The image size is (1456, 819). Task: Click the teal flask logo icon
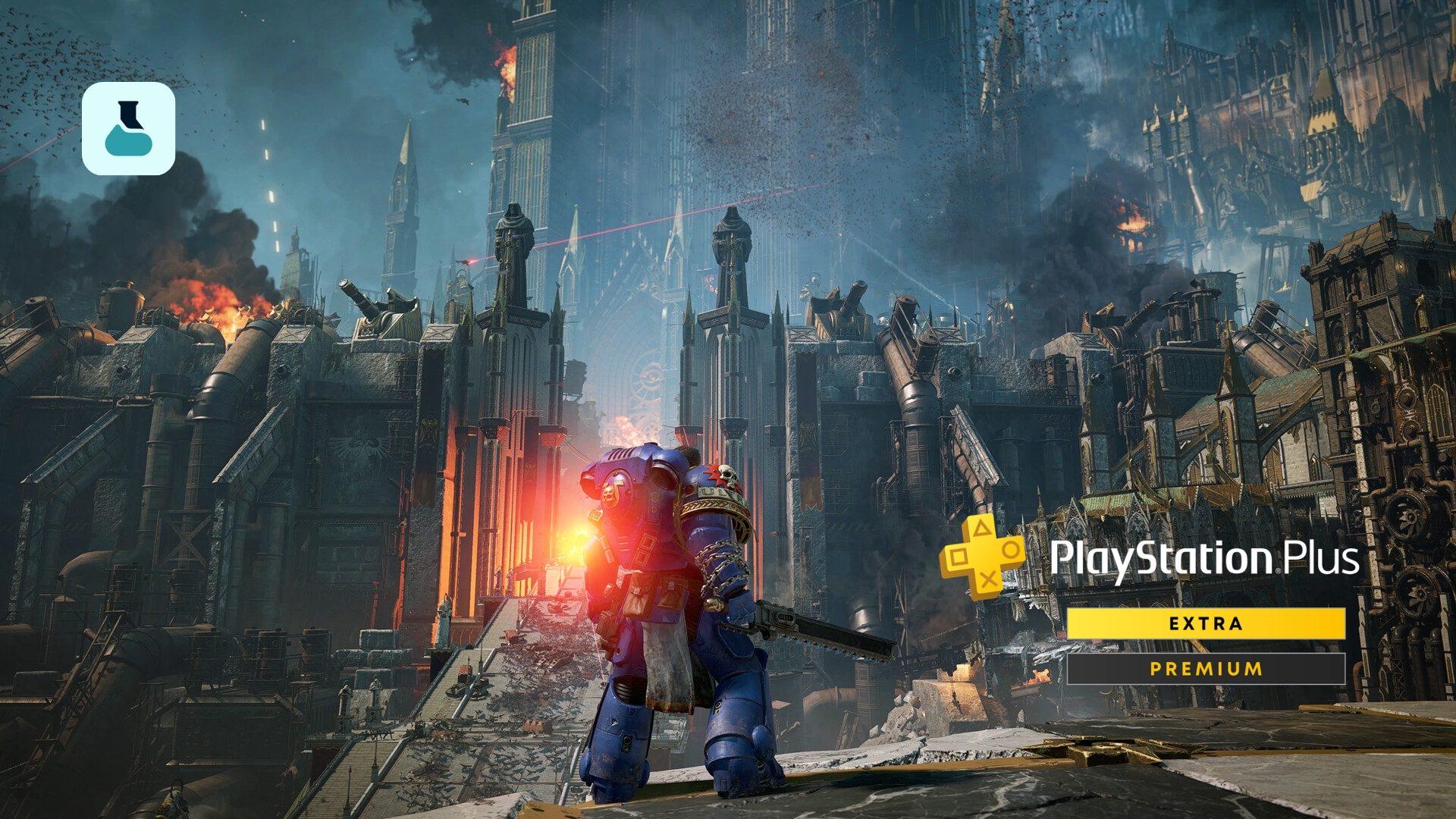(128, 129)
